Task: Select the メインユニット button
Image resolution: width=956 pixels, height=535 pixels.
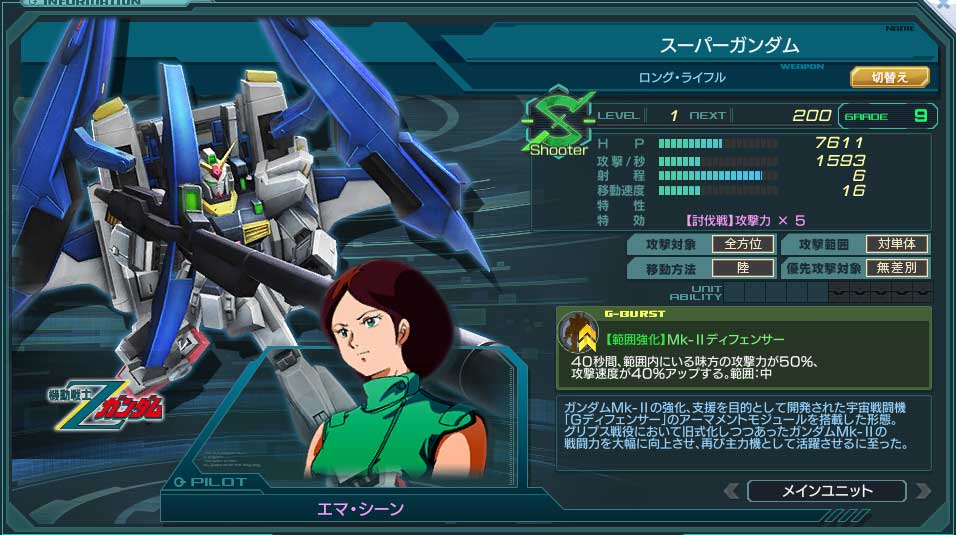Action: (826, 491)
